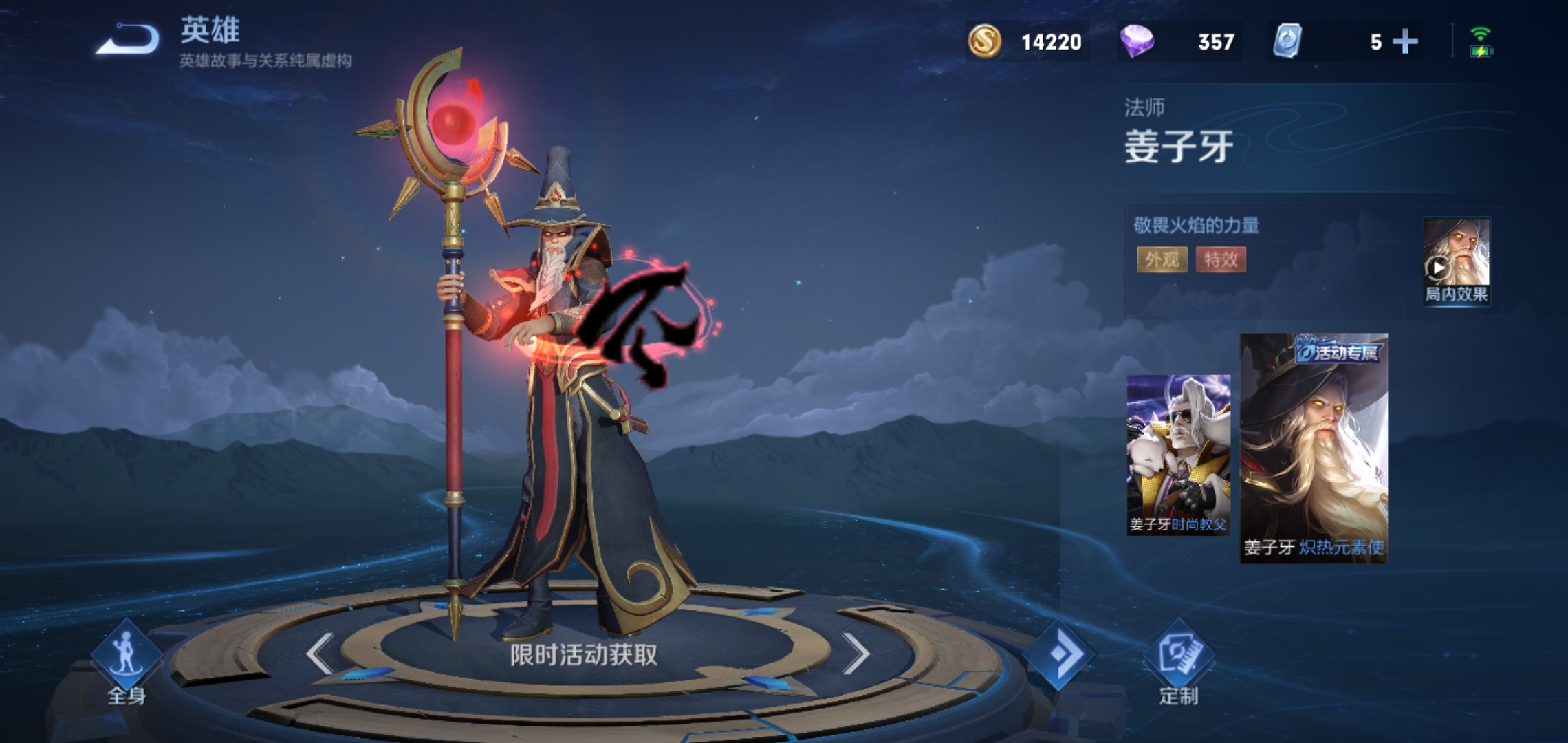
Task: Click the 外观 appearance tag
Action: point(1162,259)
